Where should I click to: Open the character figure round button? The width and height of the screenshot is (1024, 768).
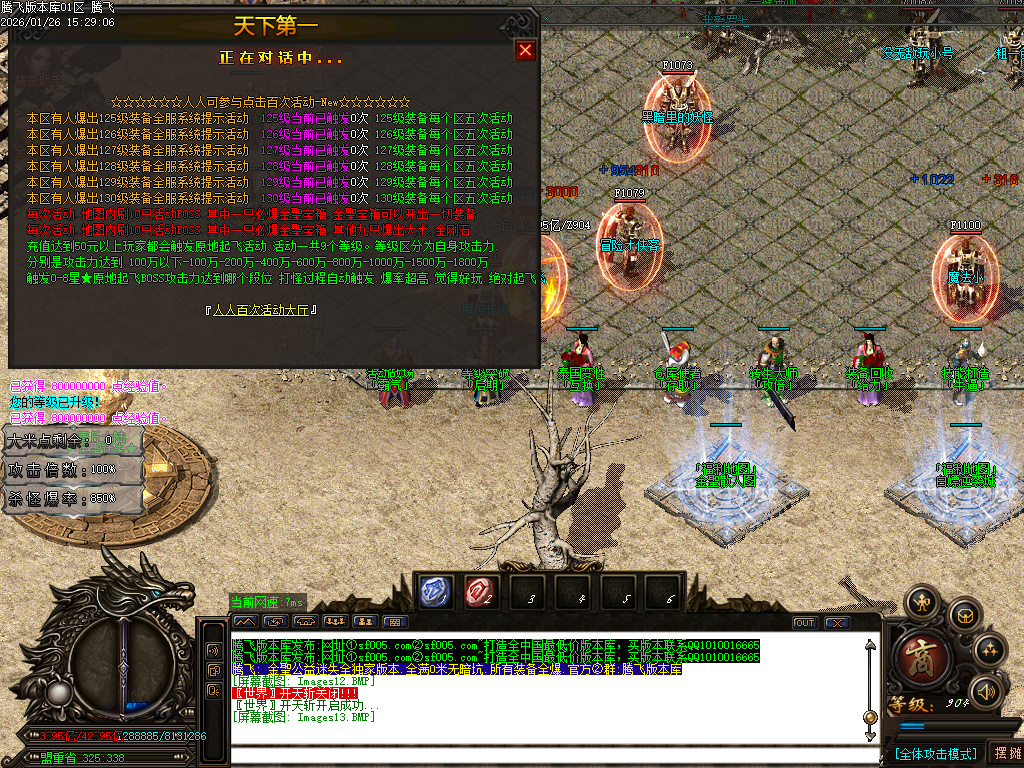921,601
